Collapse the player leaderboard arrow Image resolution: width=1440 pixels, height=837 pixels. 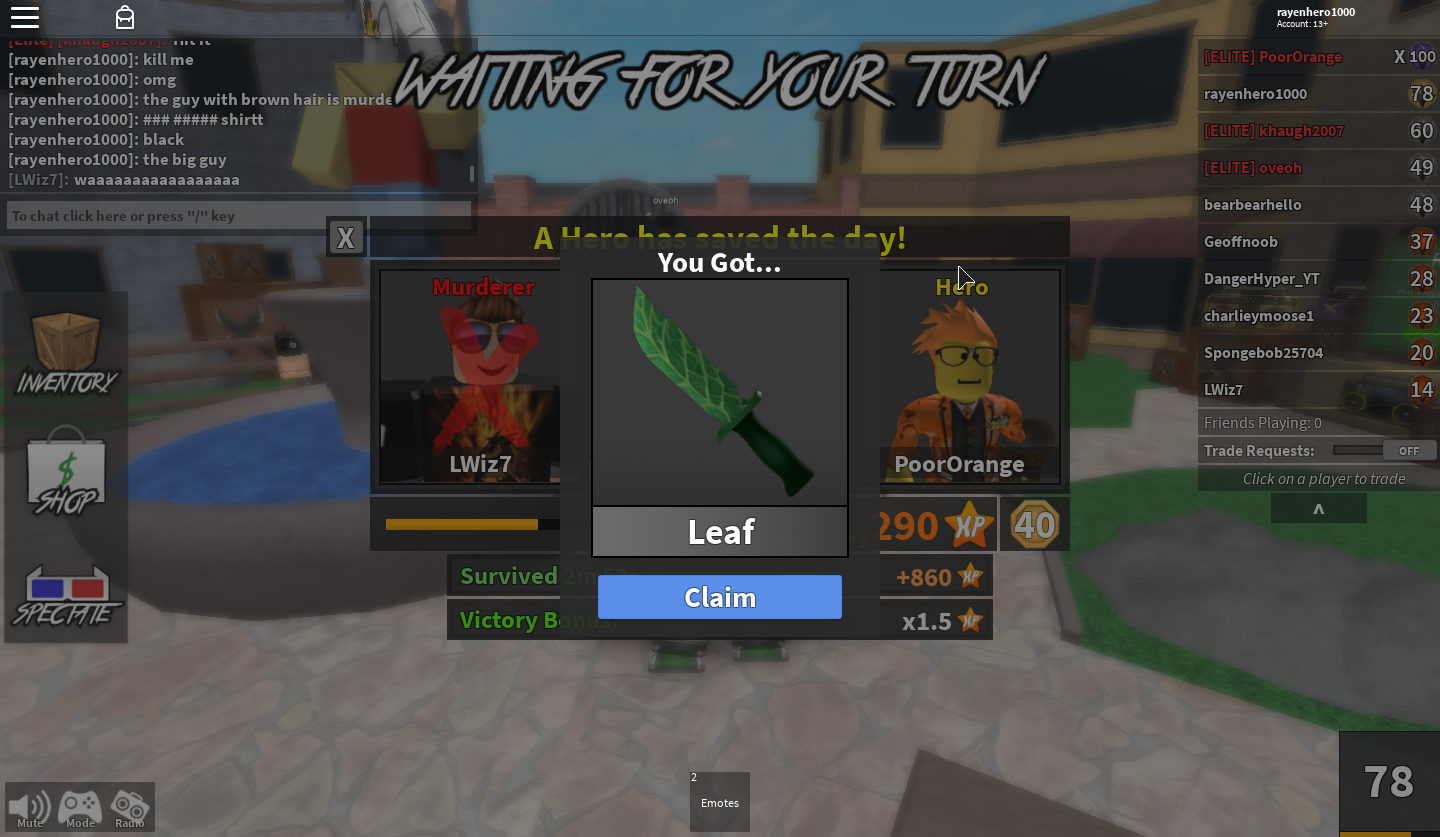[1318, 509]
